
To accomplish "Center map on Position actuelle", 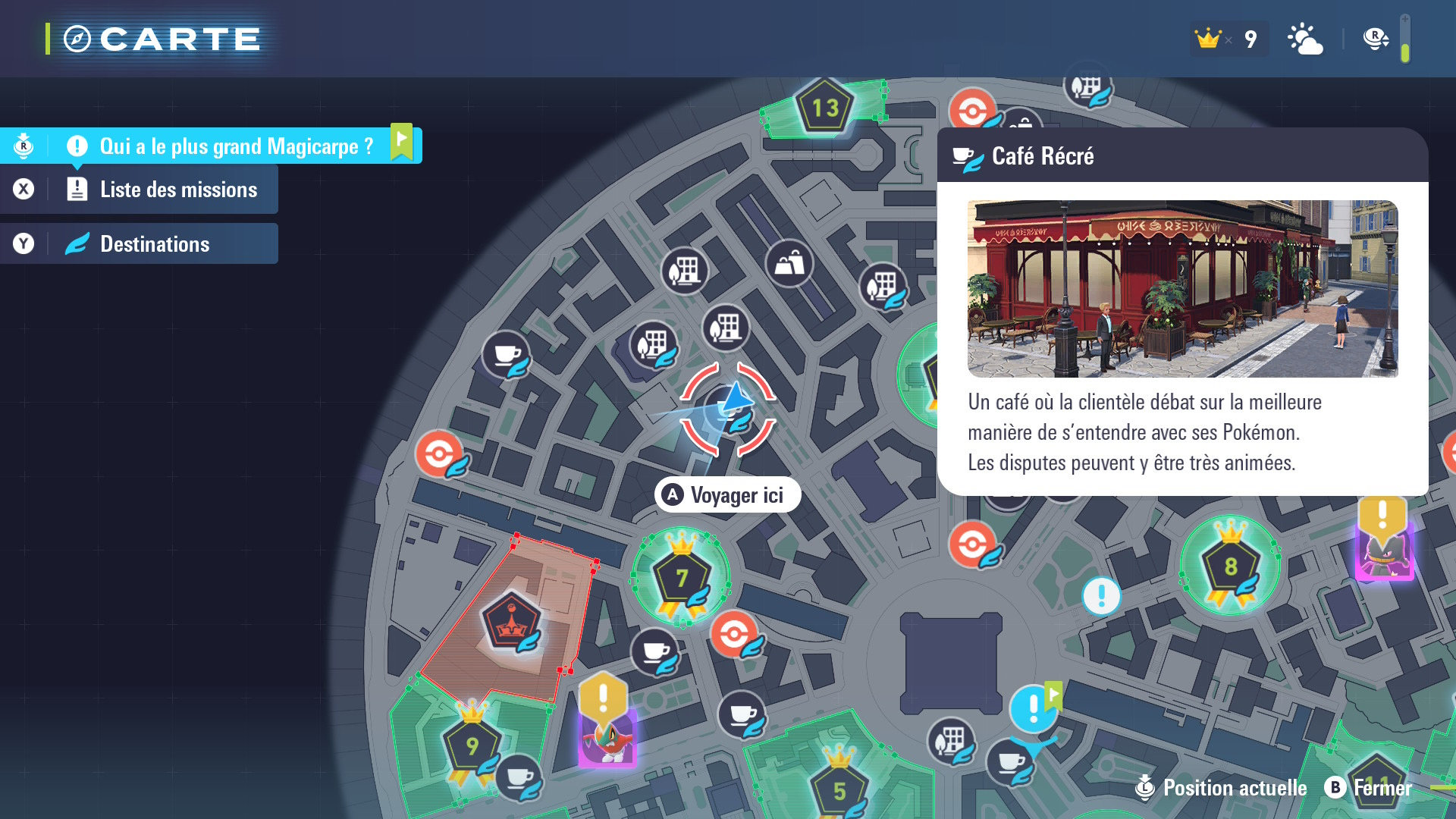I will click(x=1222, y=788).
